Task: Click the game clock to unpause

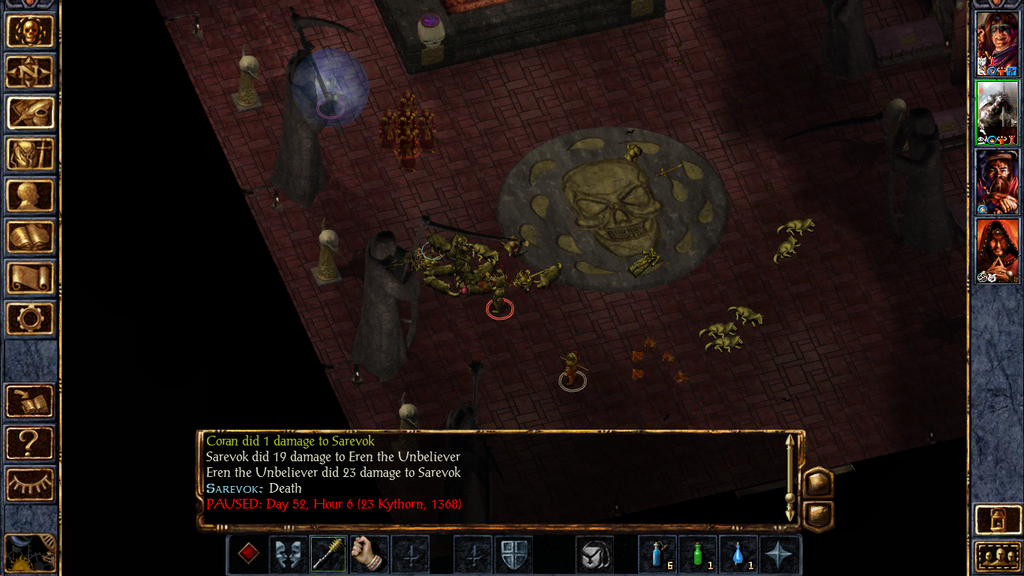Action: point(28,551)
